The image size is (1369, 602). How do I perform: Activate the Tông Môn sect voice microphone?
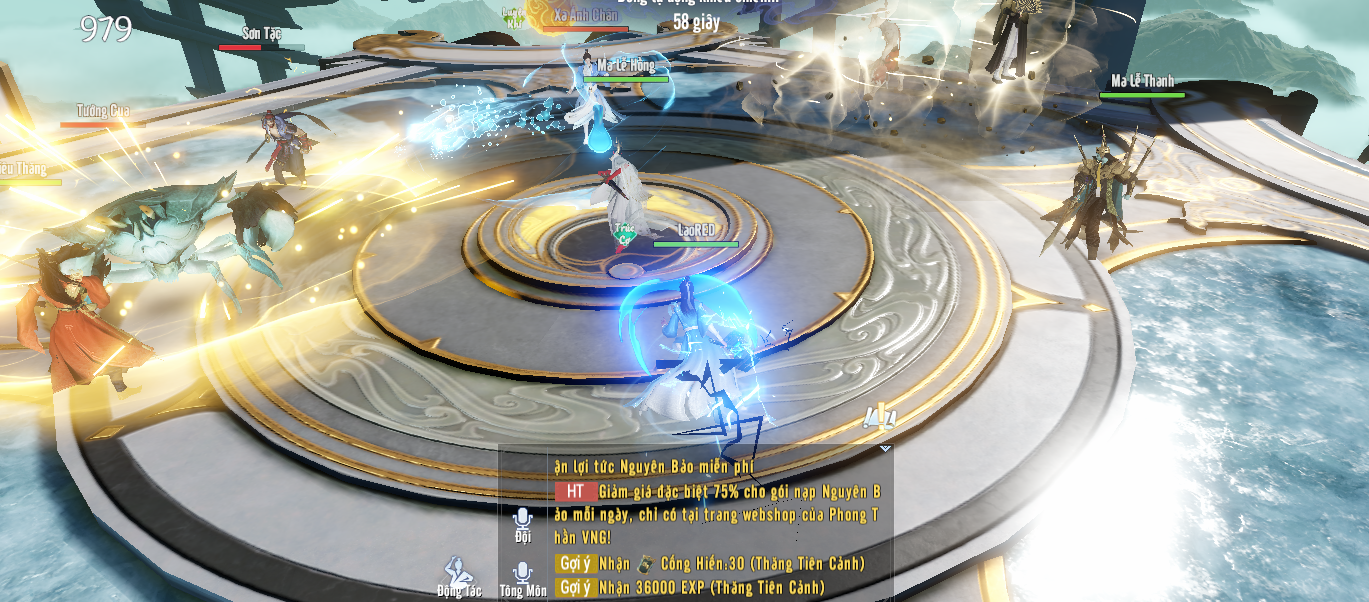point(522,573)
